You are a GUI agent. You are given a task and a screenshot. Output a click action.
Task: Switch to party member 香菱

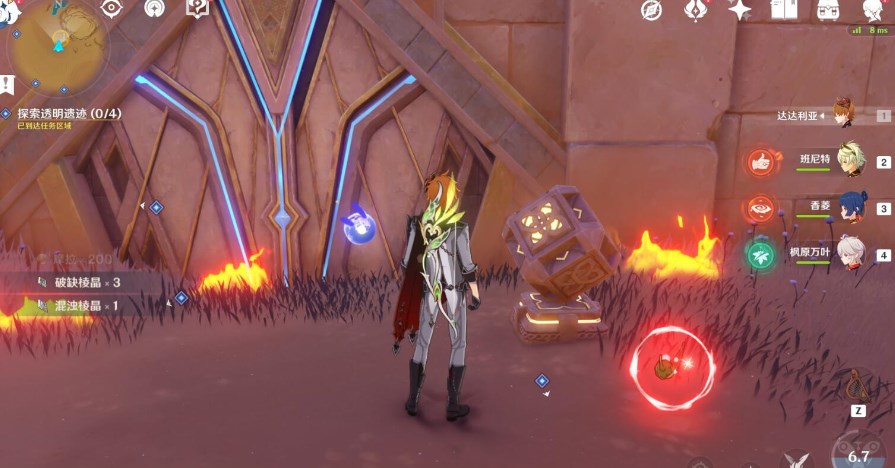coord(851,206)
